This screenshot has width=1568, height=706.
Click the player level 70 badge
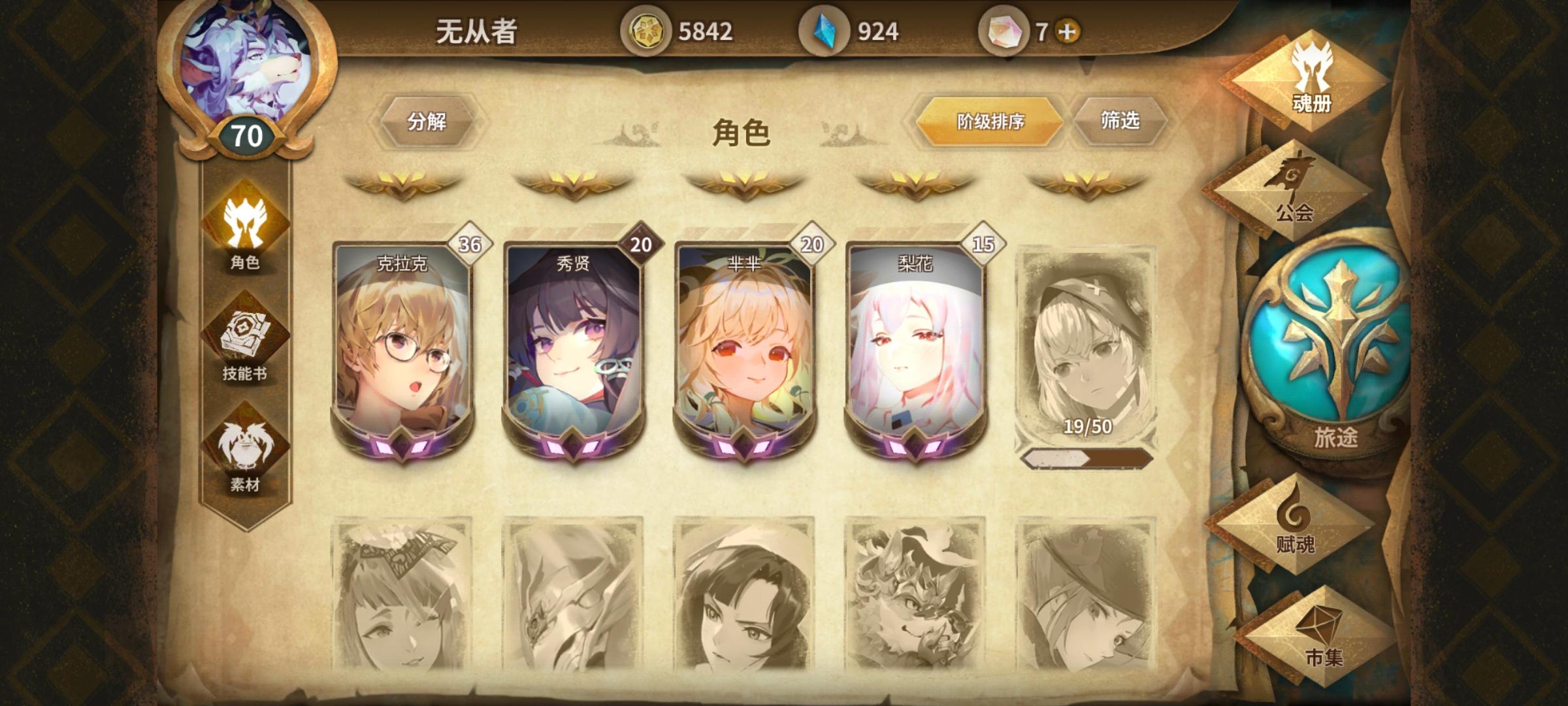coord(244,136)
